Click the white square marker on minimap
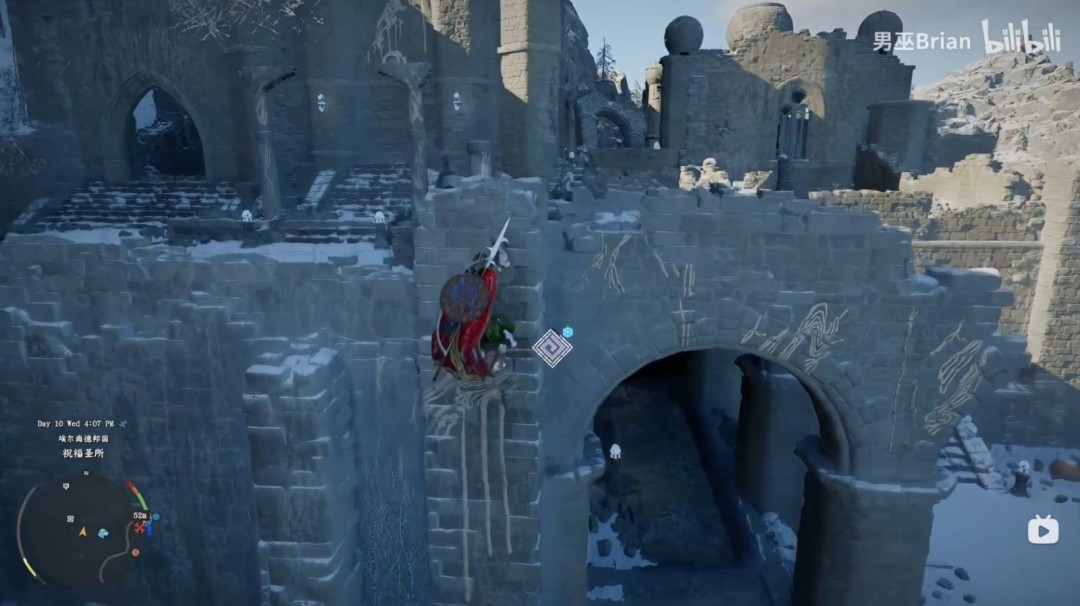The height and width of the screenshot is (606, 1080). (70, 519)
